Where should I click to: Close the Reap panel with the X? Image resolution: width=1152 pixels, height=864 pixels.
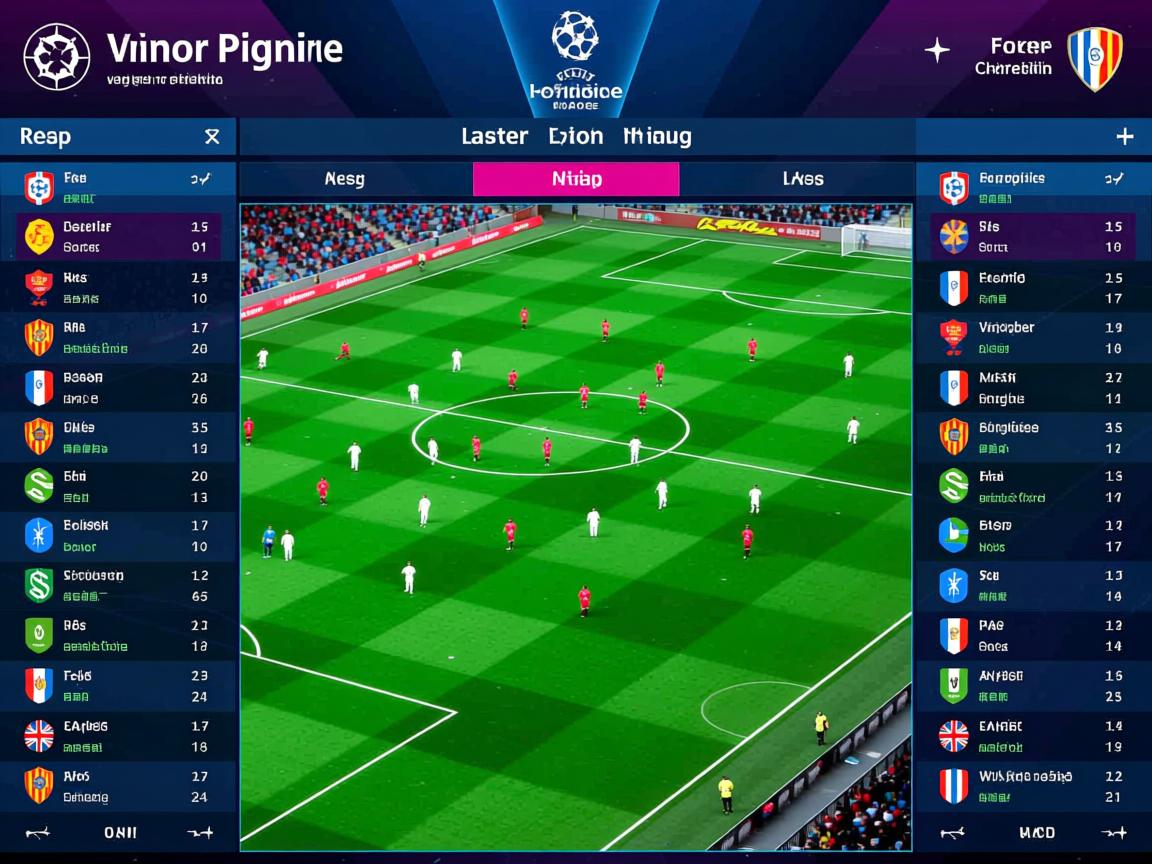(212, 137)
